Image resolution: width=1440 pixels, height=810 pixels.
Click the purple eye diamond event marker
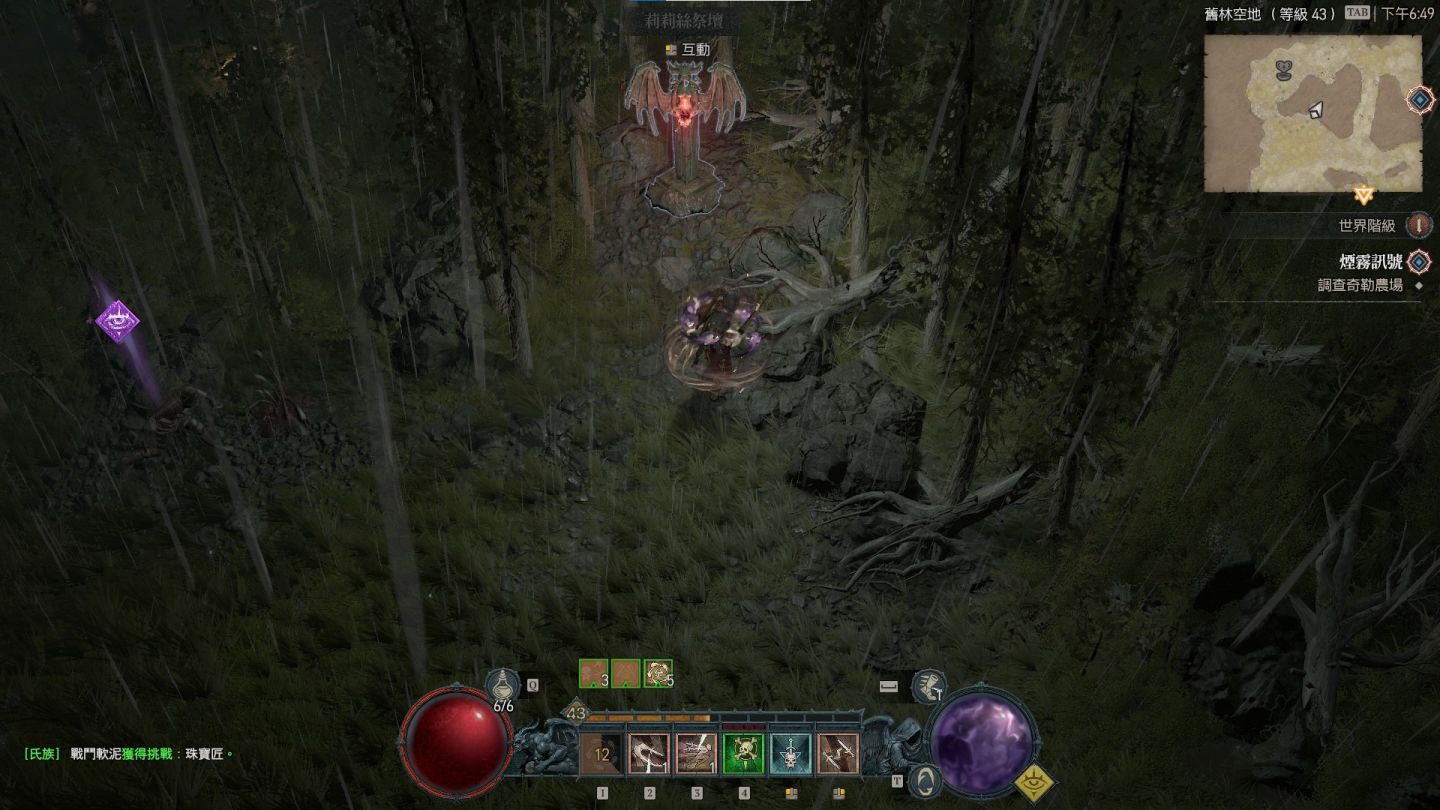pos(117,321)
